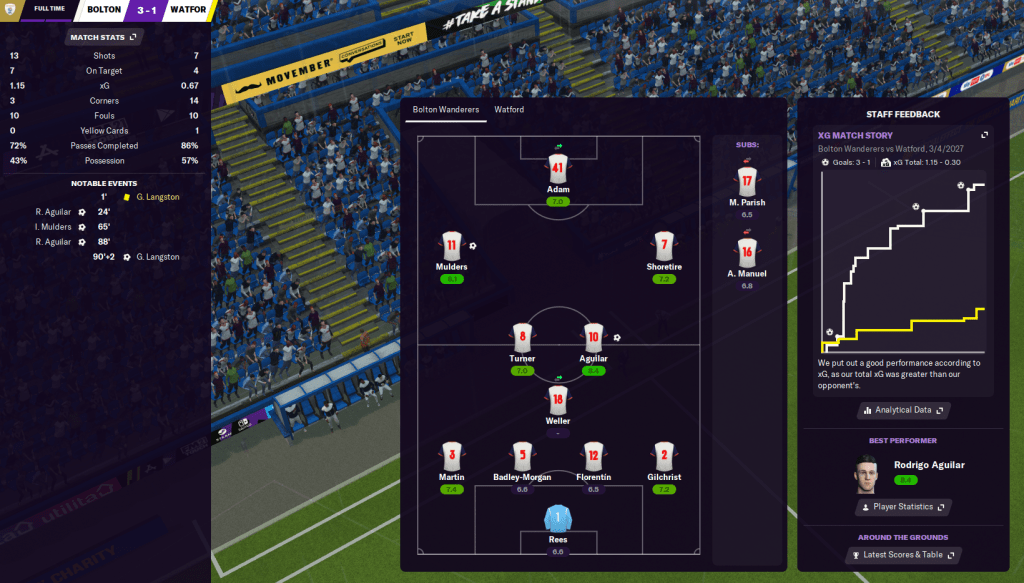This screenshot has width=1024, height=583.
Task: Click left-back Martin's shirt
Action: tap(451, 456)
